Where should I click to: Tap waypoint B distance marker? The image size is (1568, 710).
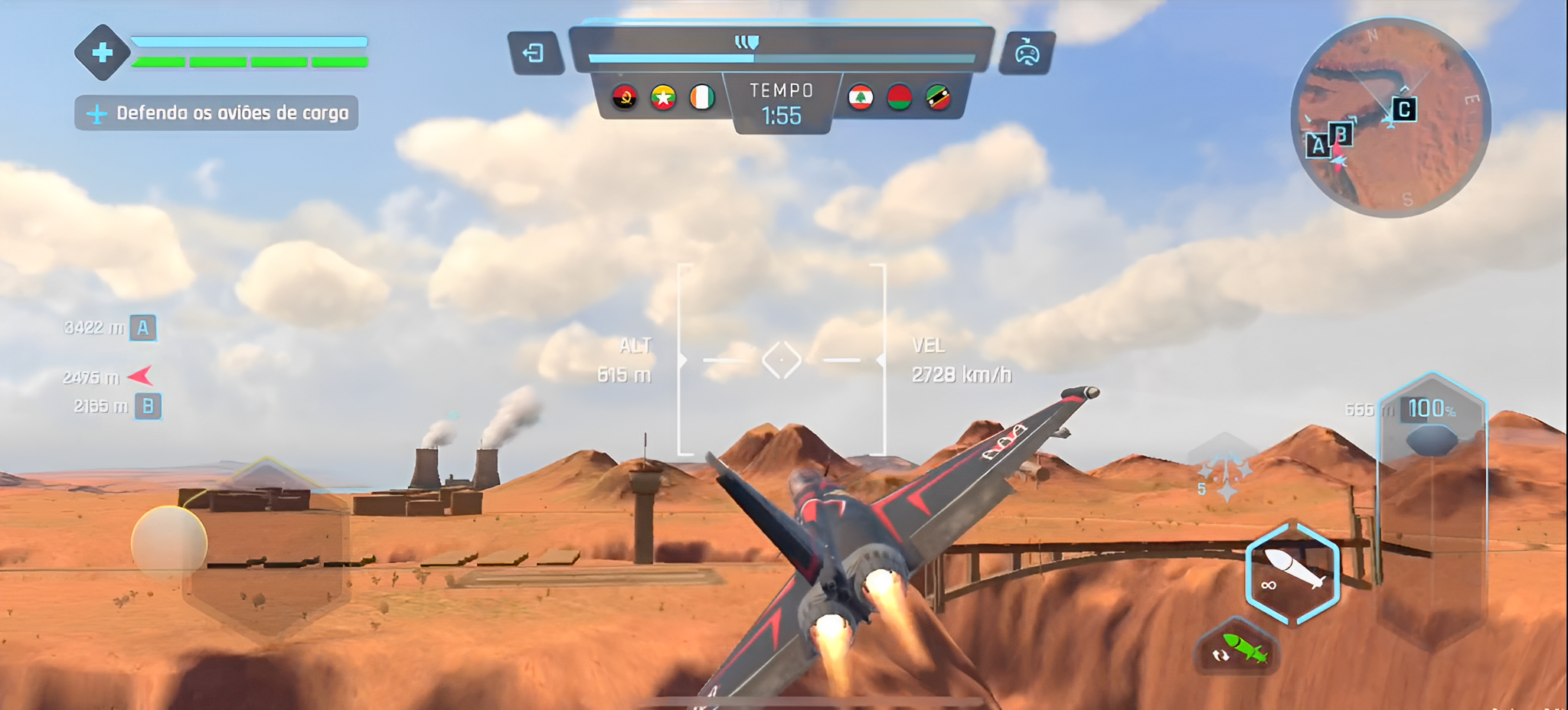coord(148,406)
